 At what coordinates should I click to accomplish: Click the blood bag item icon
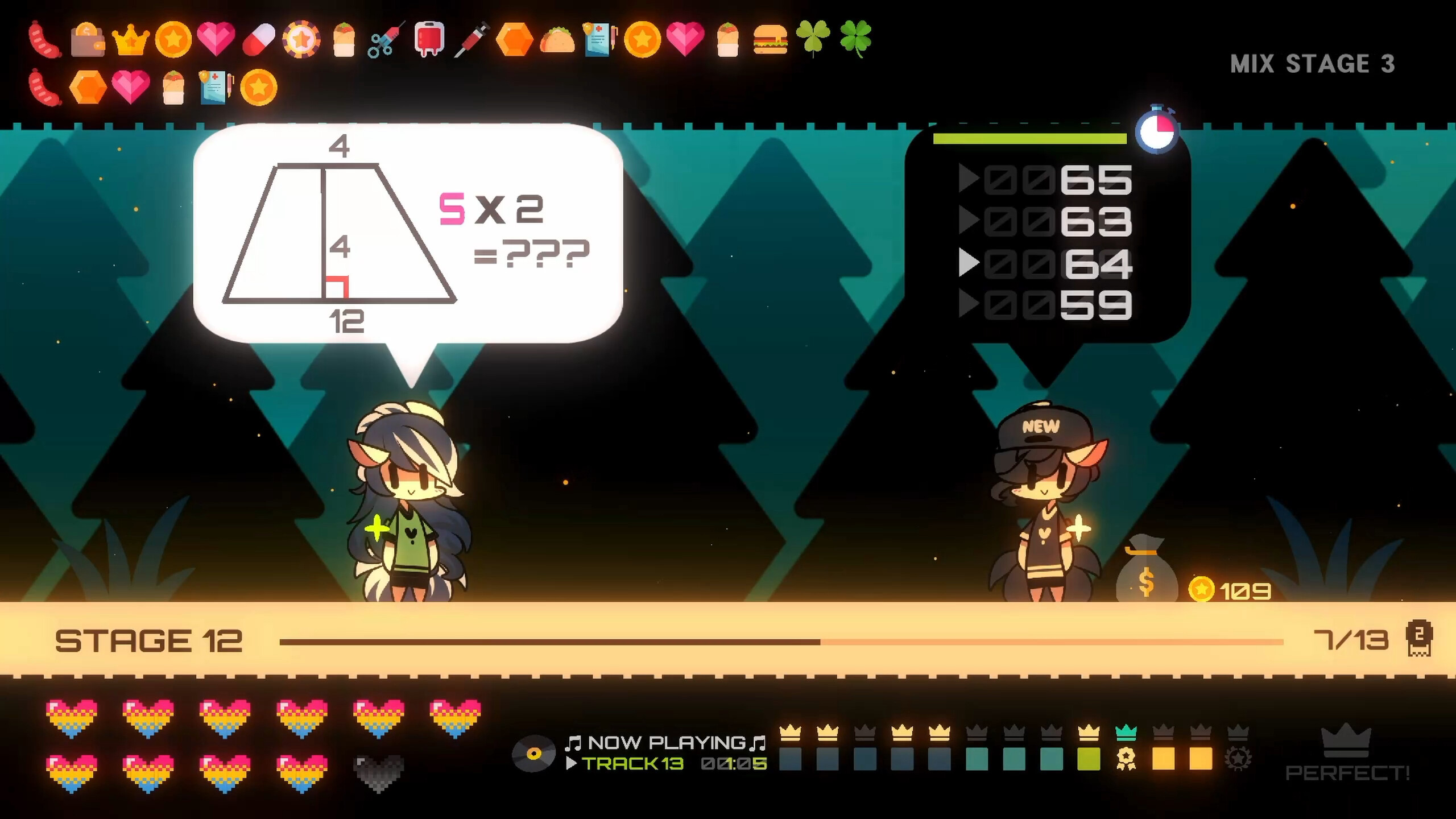point(429,39)
